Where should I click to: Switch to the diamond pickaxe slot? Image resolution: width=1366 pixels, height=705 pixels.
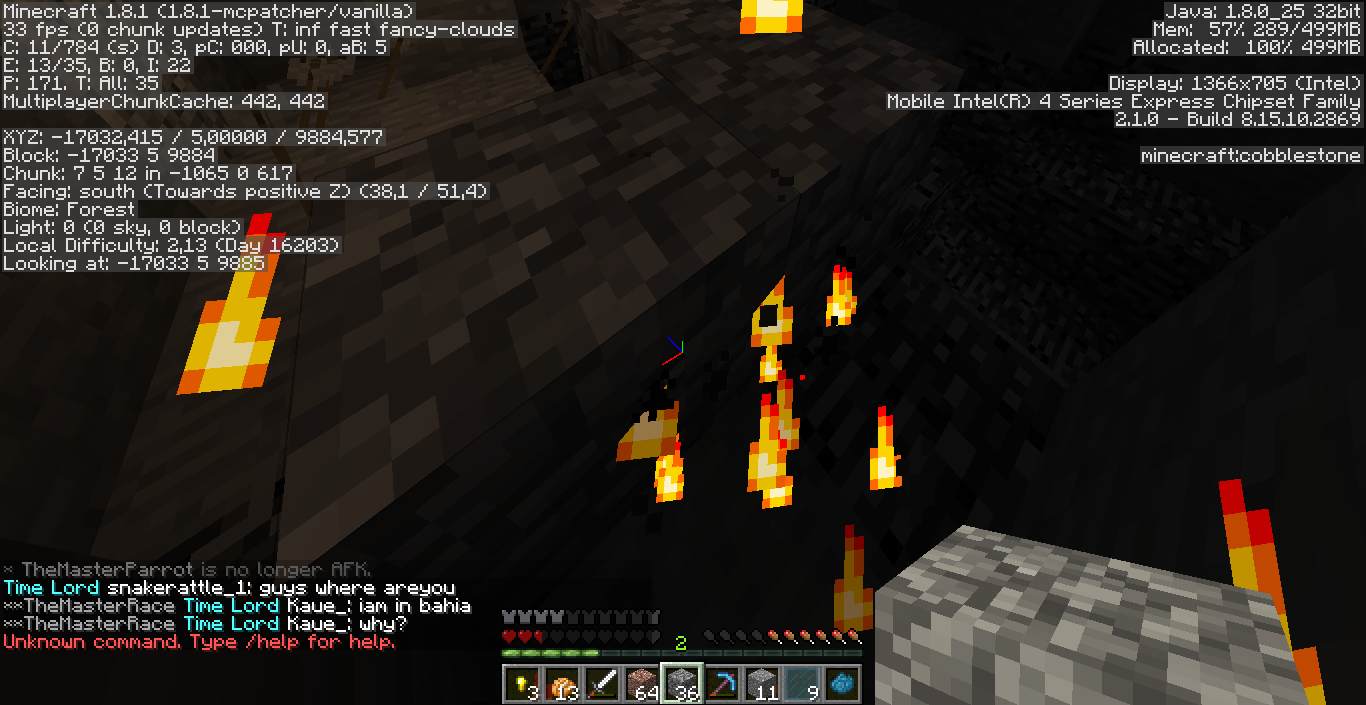[x=723, y=683]
